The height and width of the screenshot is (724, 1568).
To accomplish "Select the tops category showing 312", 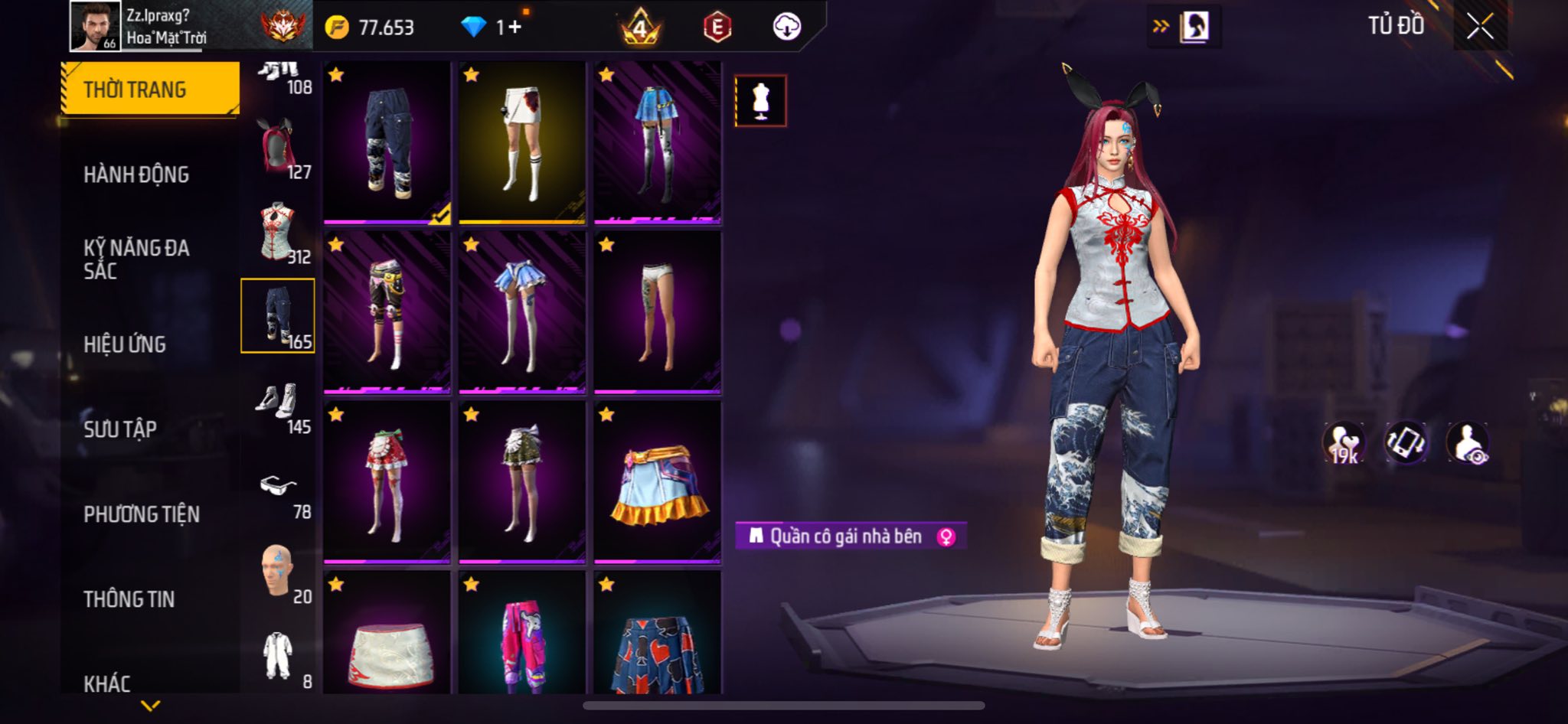I will pos(278,232).
